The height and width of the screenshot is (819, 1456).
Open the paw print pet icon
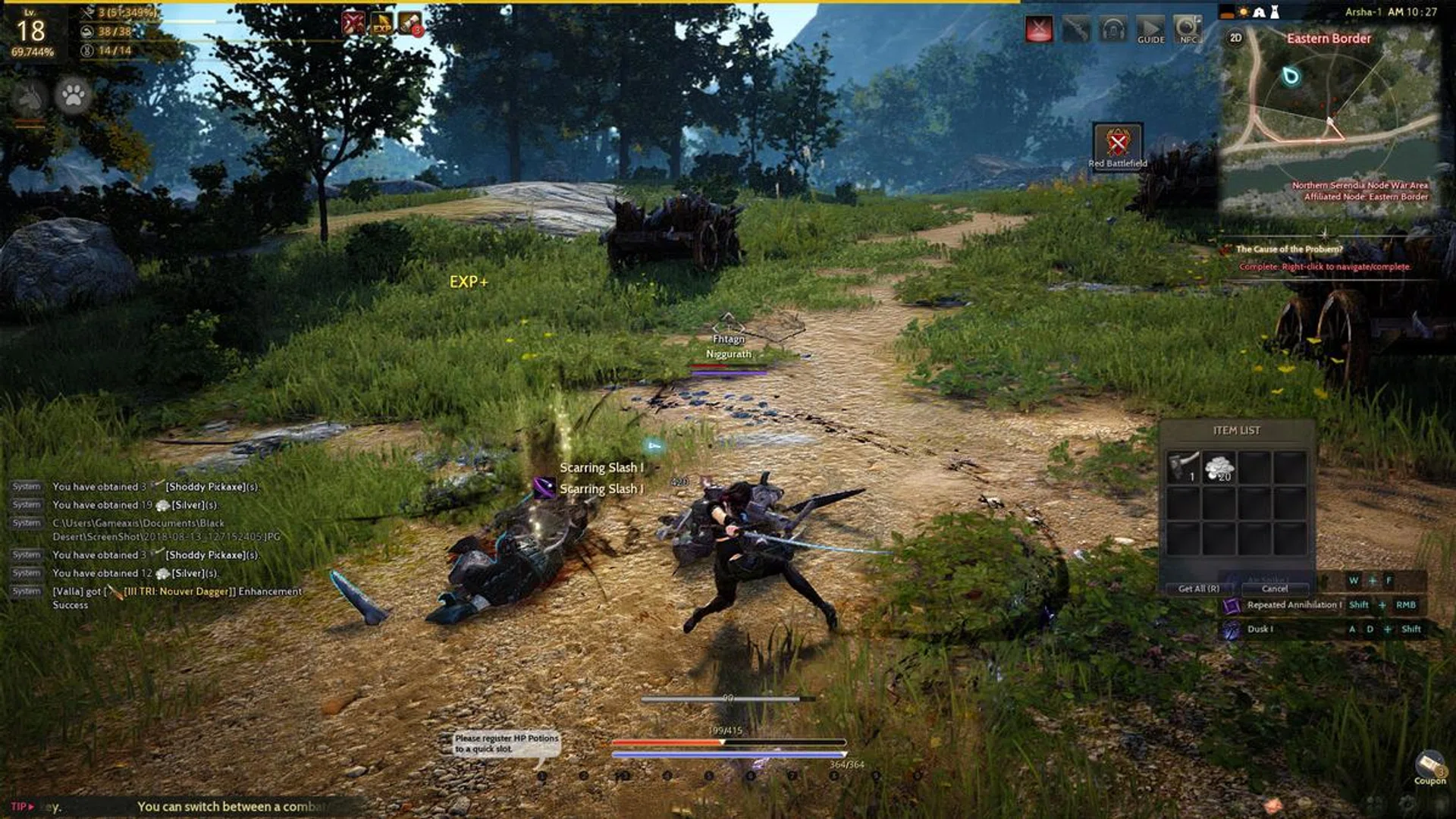74,96
